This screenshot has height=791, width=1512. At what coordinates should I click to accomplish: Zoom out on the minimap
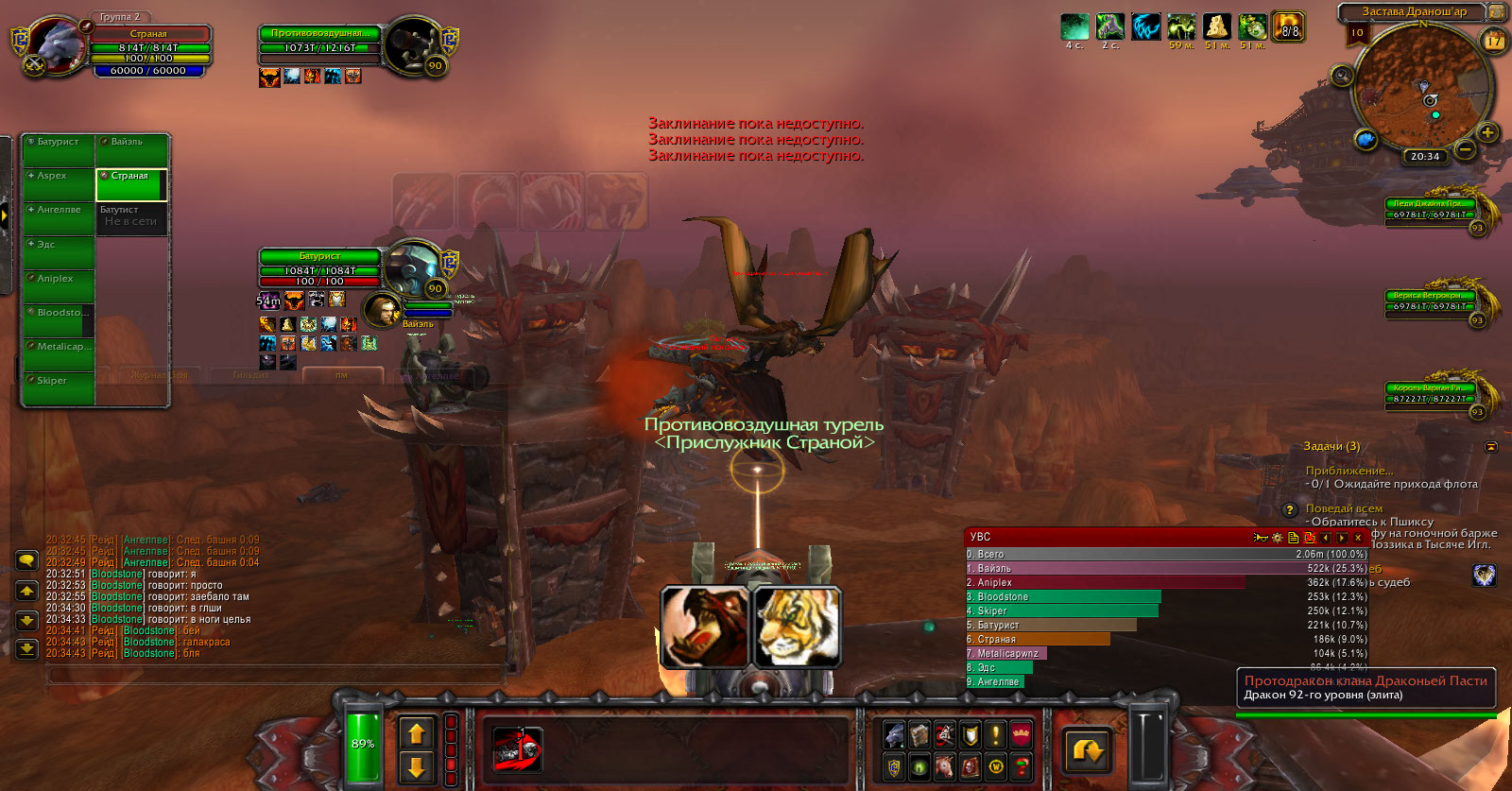1465,149
